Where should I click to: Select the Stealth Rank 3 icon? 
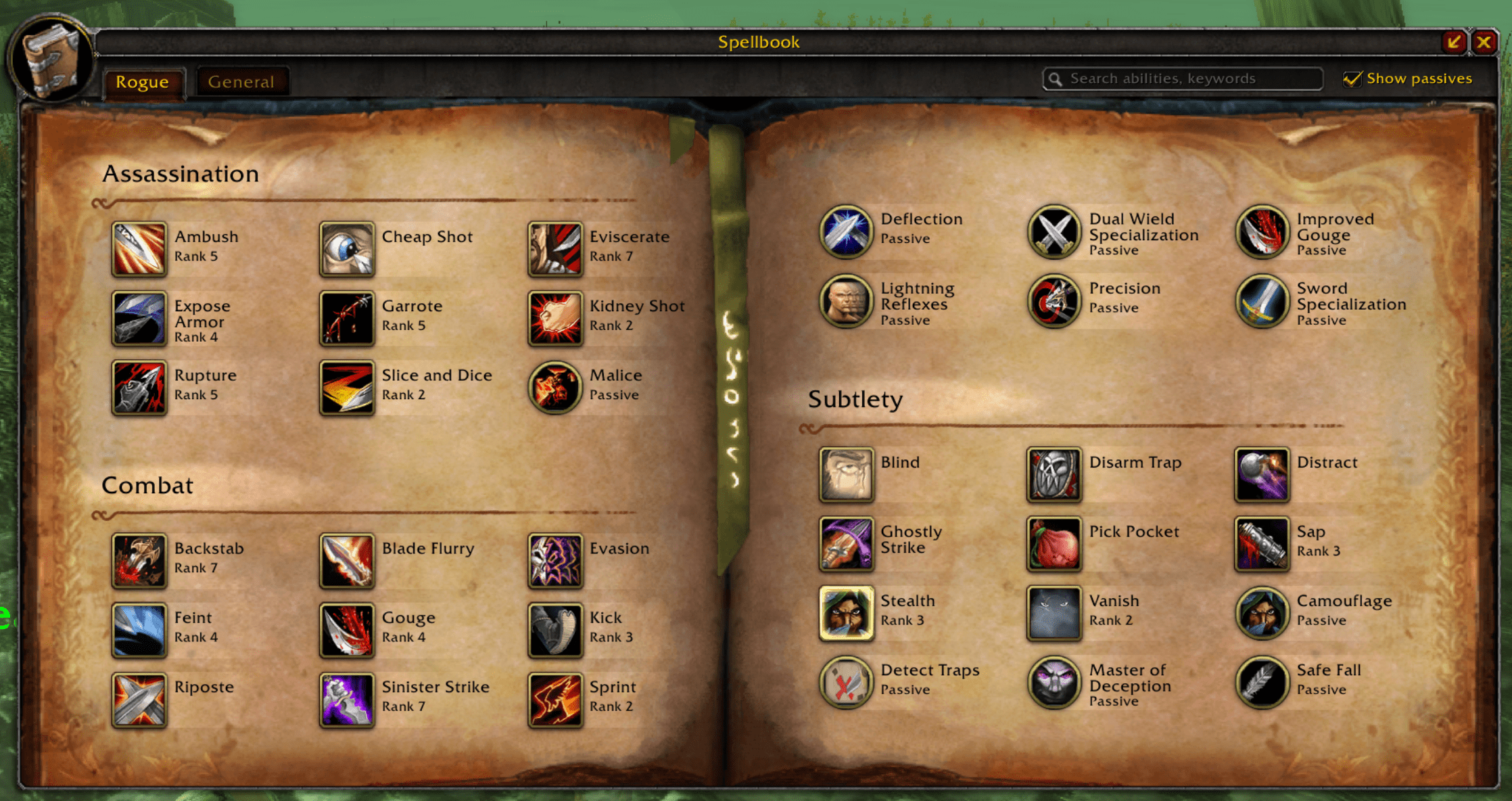(847, 612)
